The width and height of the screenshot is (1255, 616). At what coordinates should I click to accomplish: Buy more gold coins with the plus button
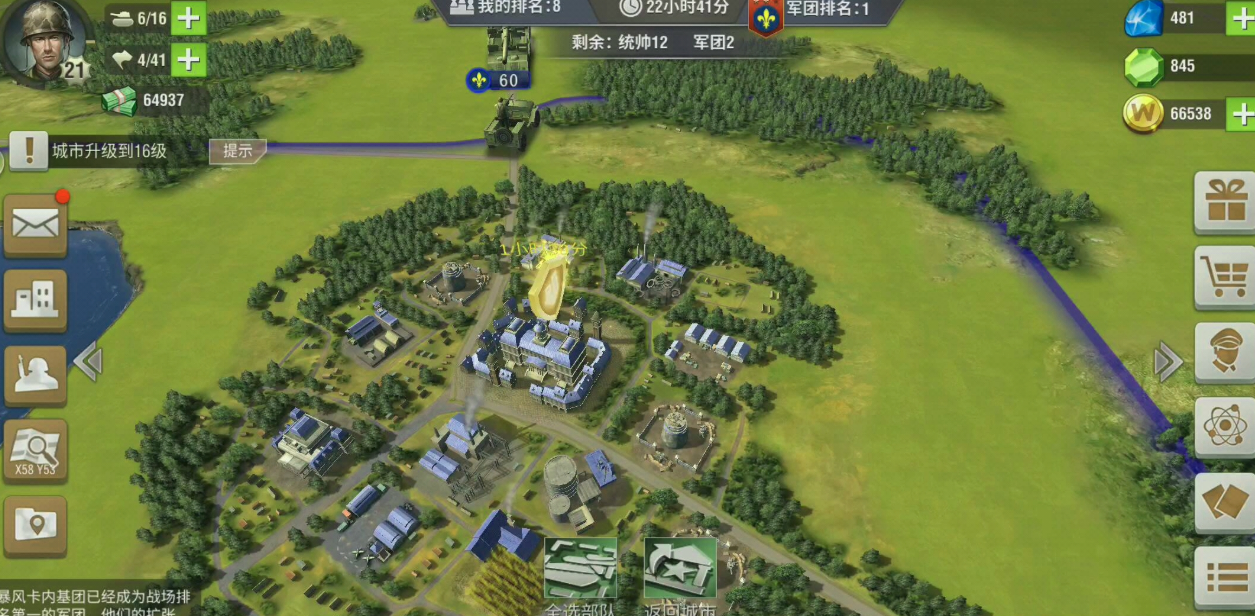tap(1241, 113)
